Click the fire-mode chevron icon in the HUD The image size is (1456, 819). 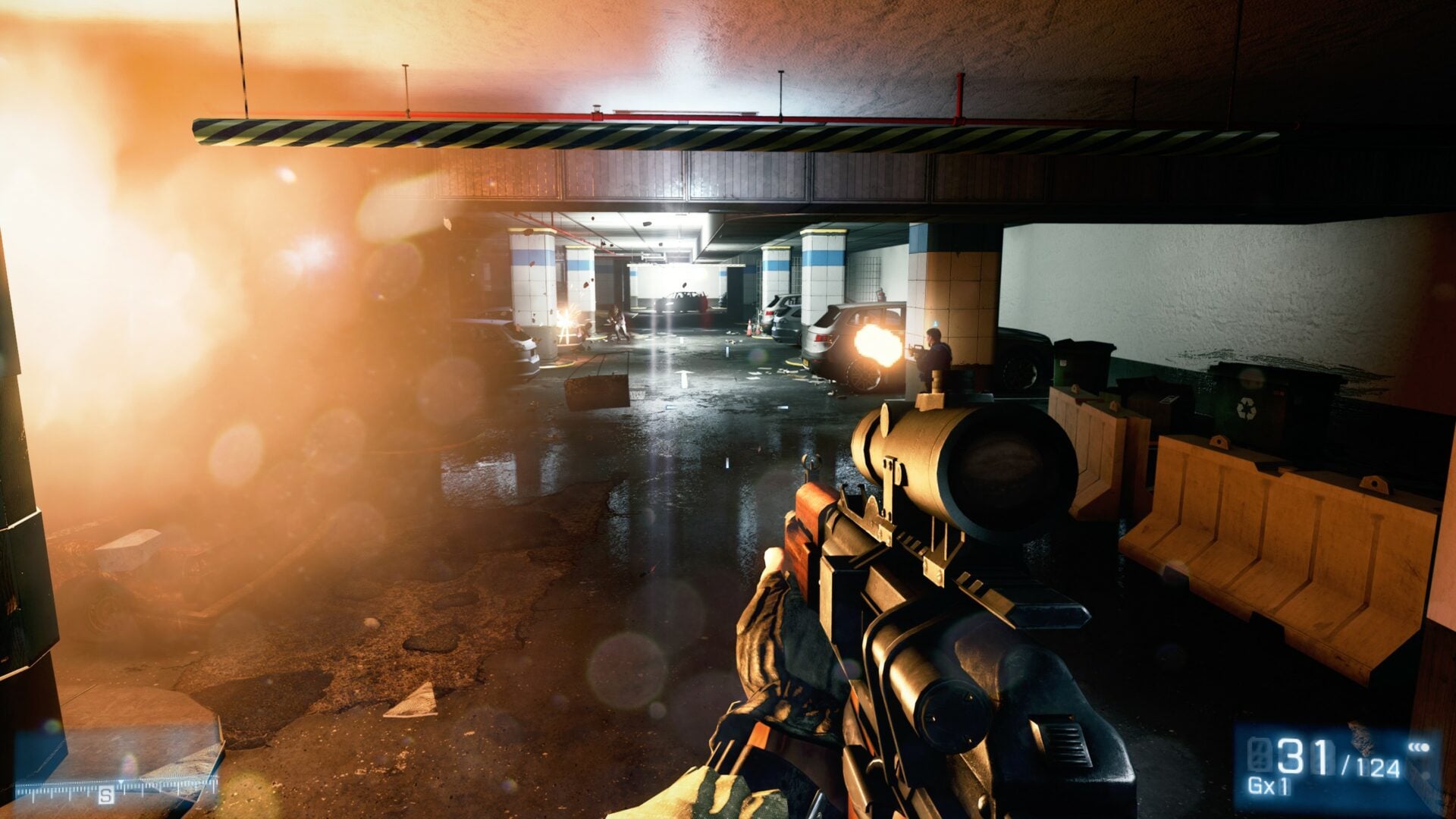click(1420, 748)
